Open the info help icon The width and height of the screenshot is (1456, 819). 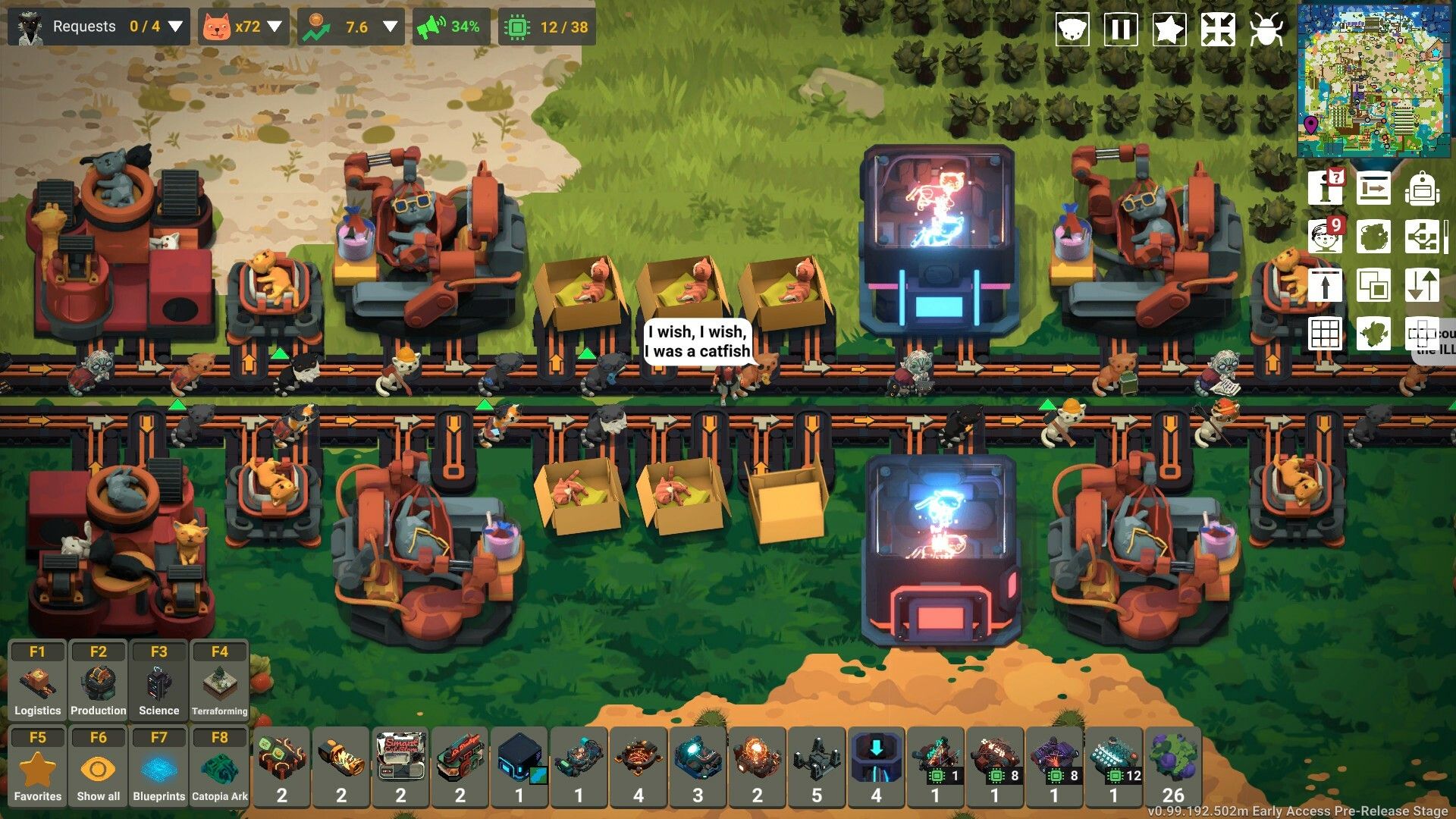coord(1325,188)
